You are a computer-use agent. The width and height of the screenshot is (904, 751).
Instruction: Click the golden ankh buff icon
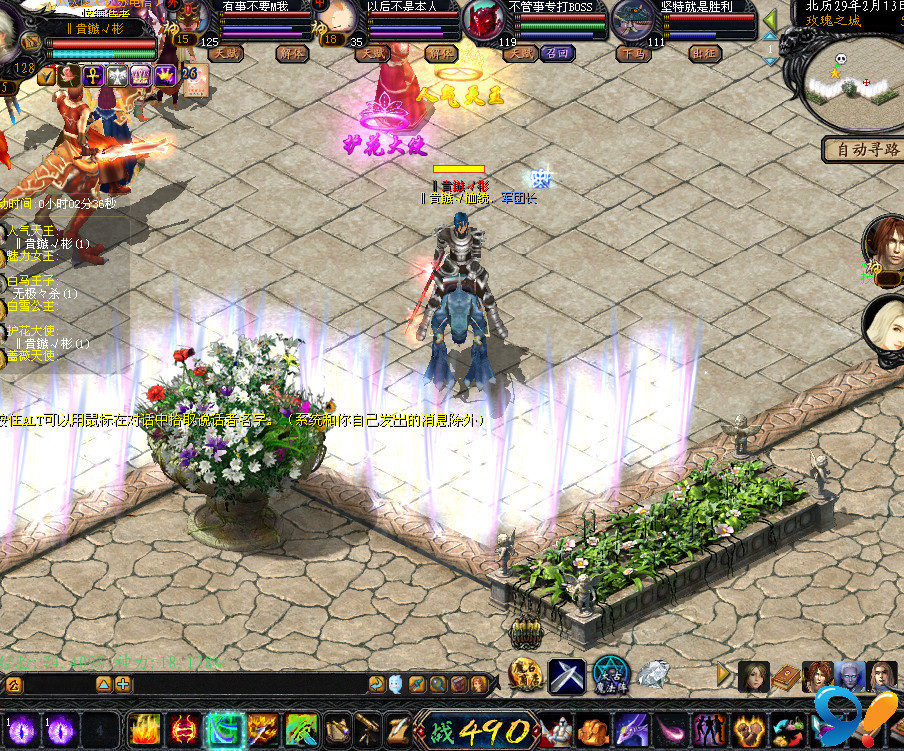[93, 75]
